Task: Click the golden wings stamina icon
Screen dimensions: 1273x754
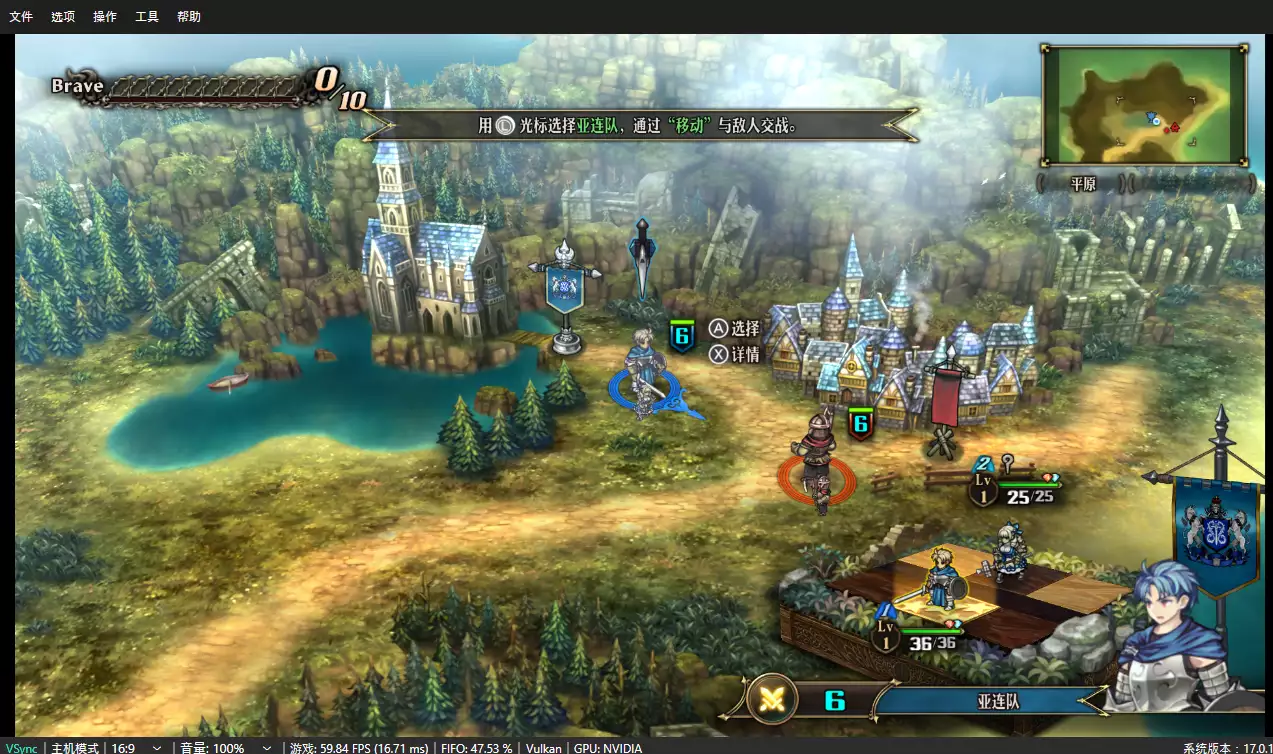Action: (x=771, y=700)
